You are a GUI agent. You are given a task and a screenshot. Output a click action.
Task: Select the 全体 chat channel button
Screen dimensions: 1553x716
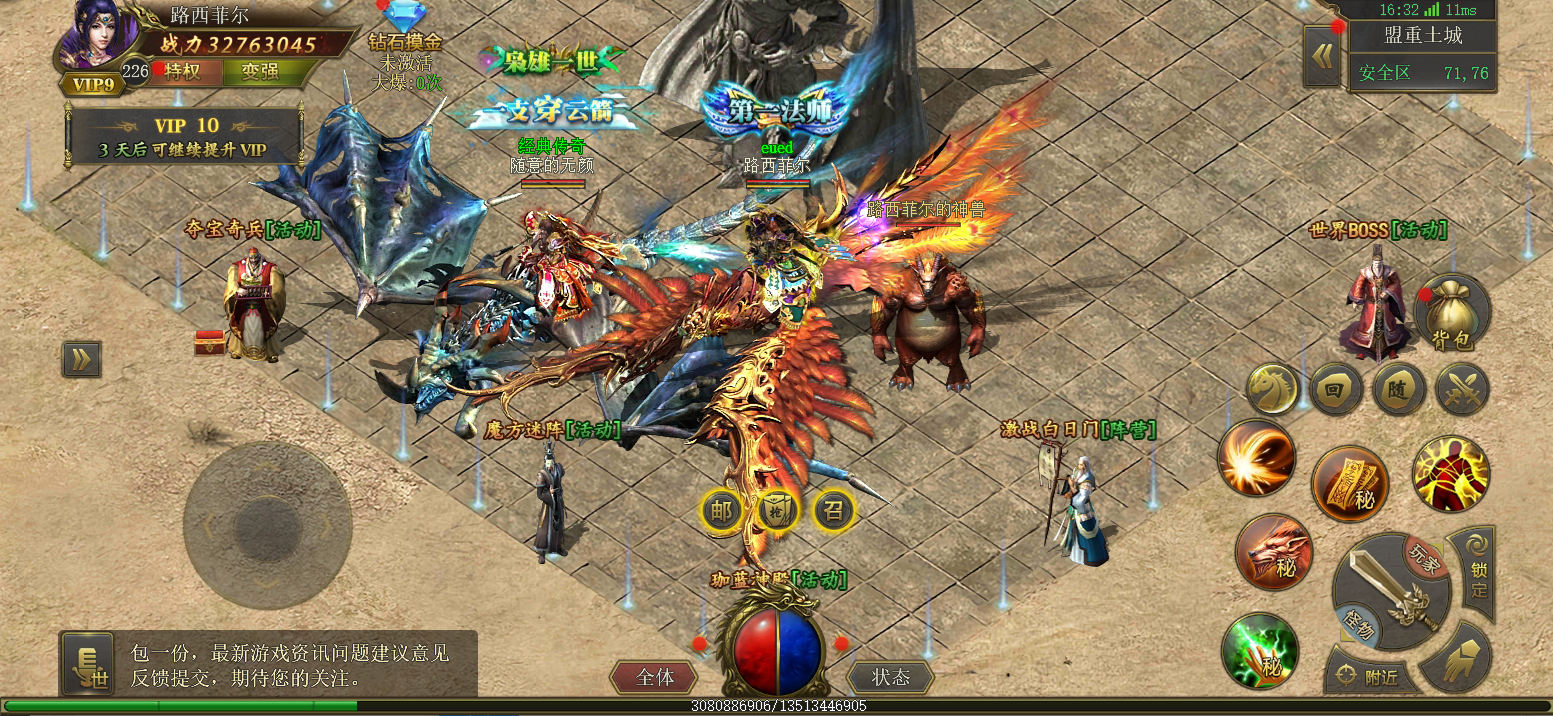point(655,677)
